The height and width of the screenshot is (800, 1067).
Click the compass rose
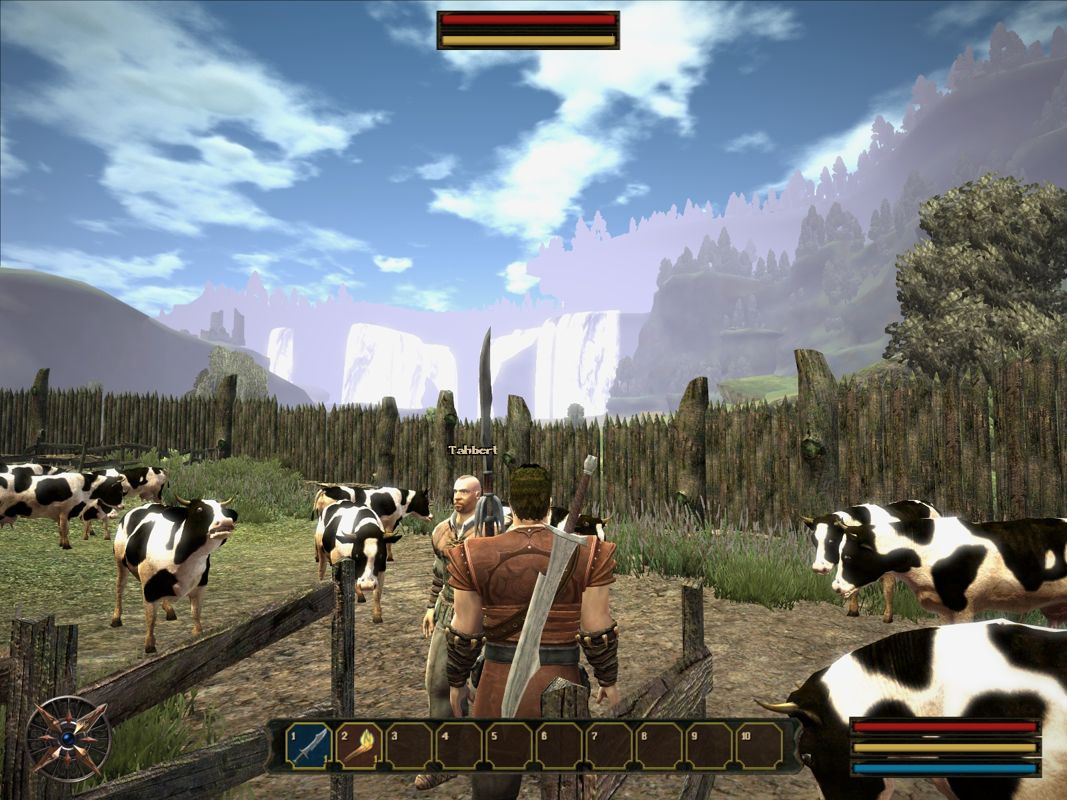coord(68,739)
